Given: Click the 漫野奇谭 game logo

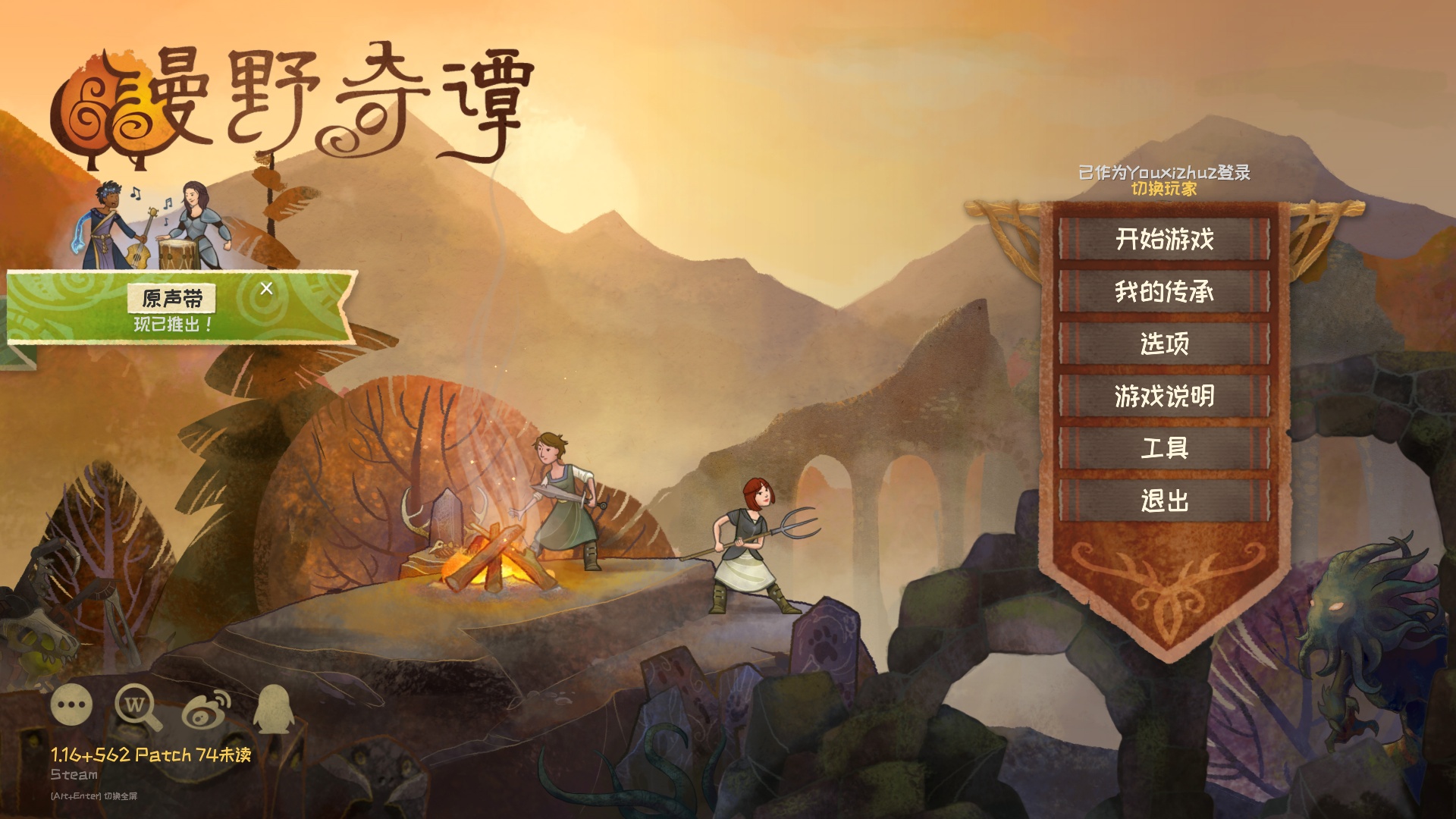Looking at the screenshot, I should pos(296,99).
